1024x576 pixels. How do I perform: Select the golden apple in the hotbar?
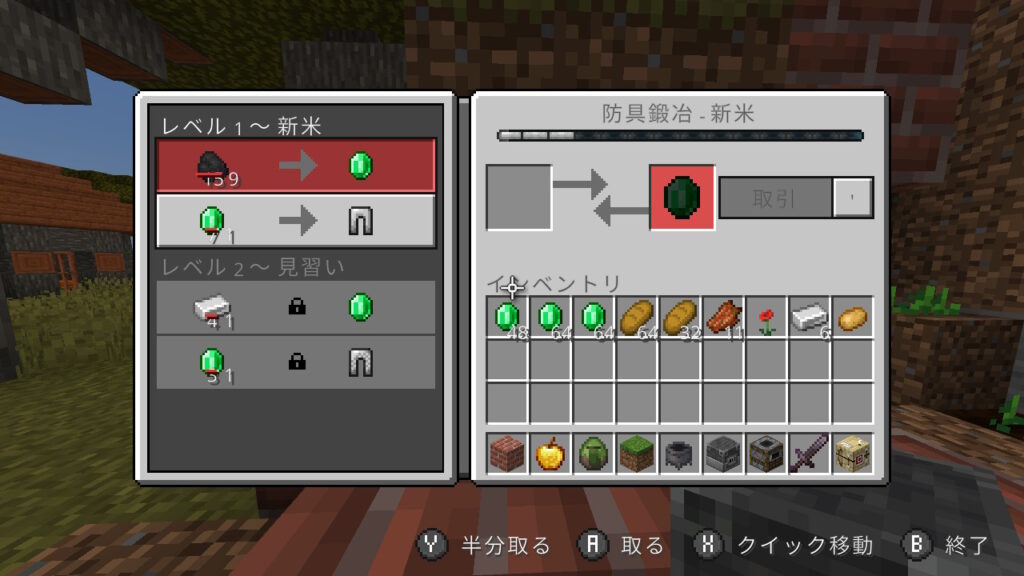pos(551,454)
